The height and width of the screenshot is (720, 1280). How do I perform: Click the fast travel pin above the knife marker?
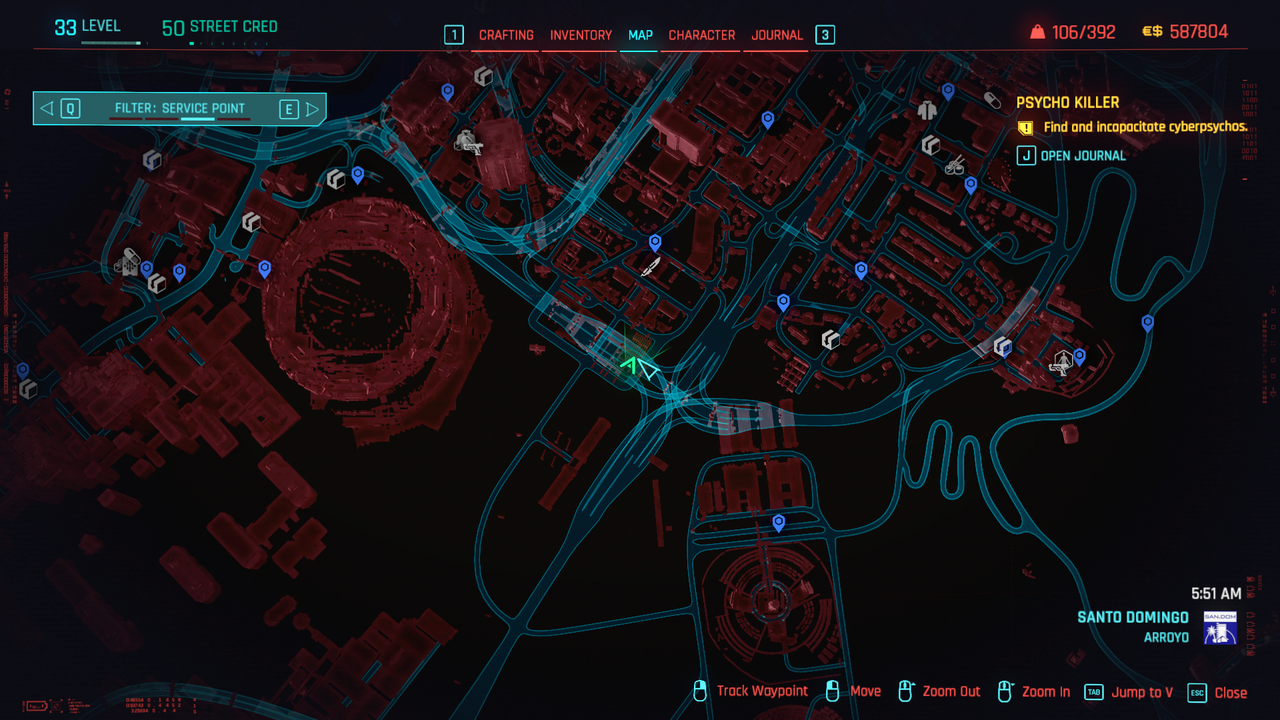(x=655, y=243)
